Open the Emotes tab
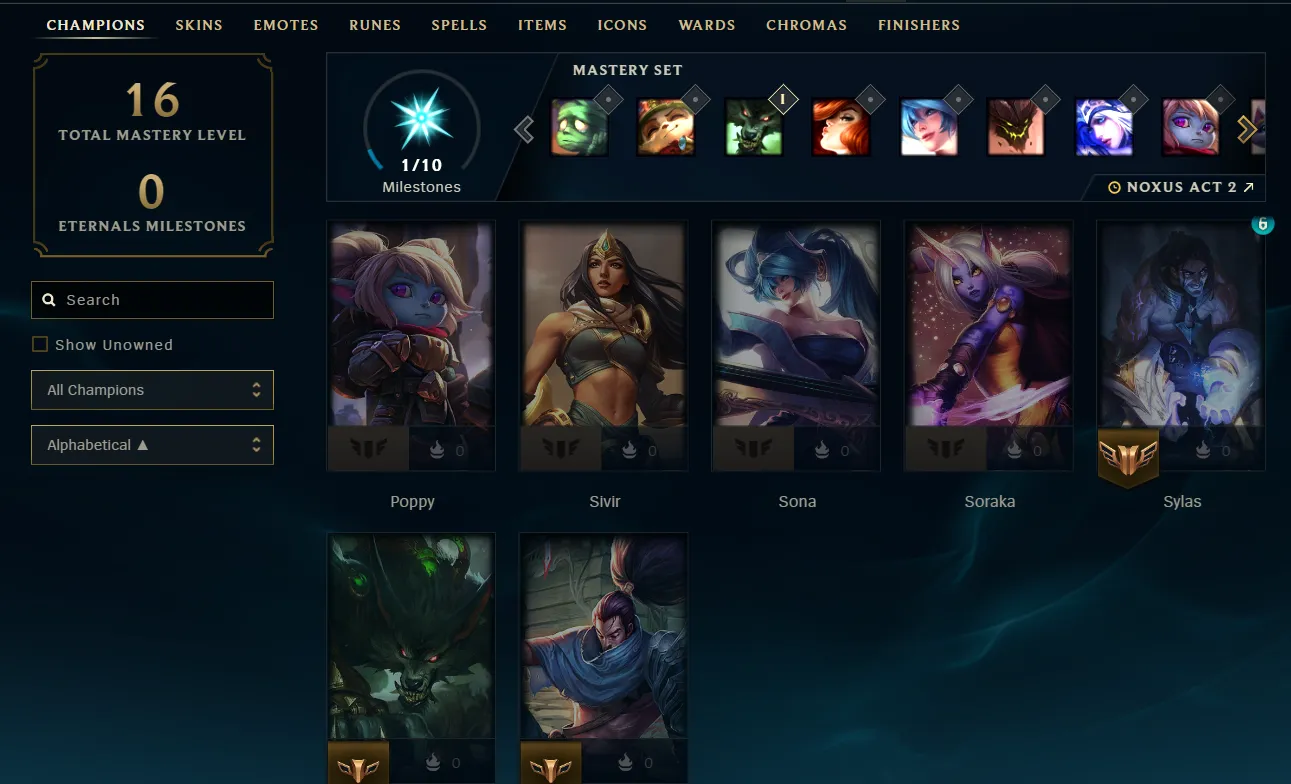This screenshot has width=1291, height=784. tap(286, 25)
